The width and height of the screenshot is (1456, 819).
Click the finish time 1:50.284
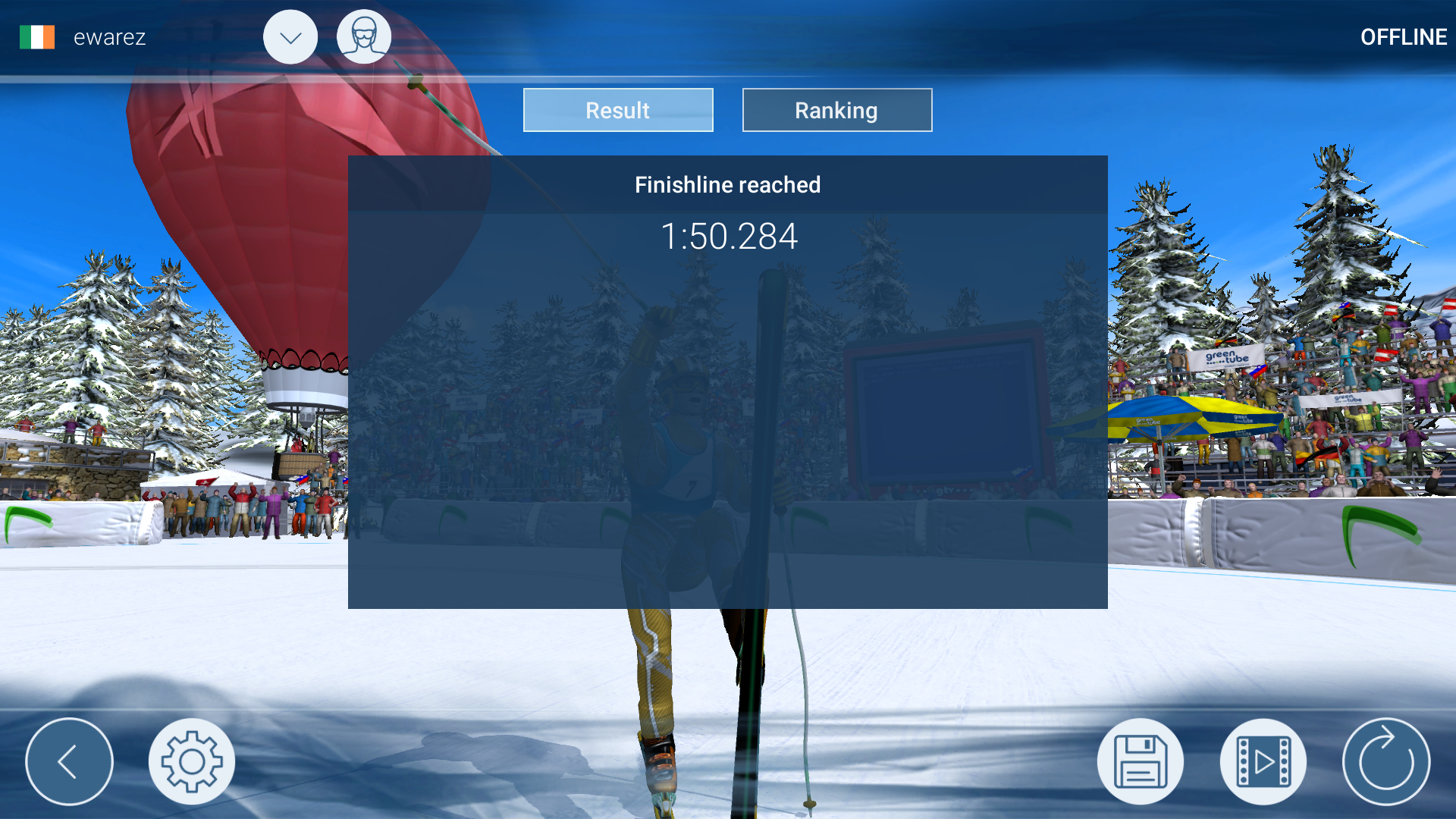(x=728, y=236)
